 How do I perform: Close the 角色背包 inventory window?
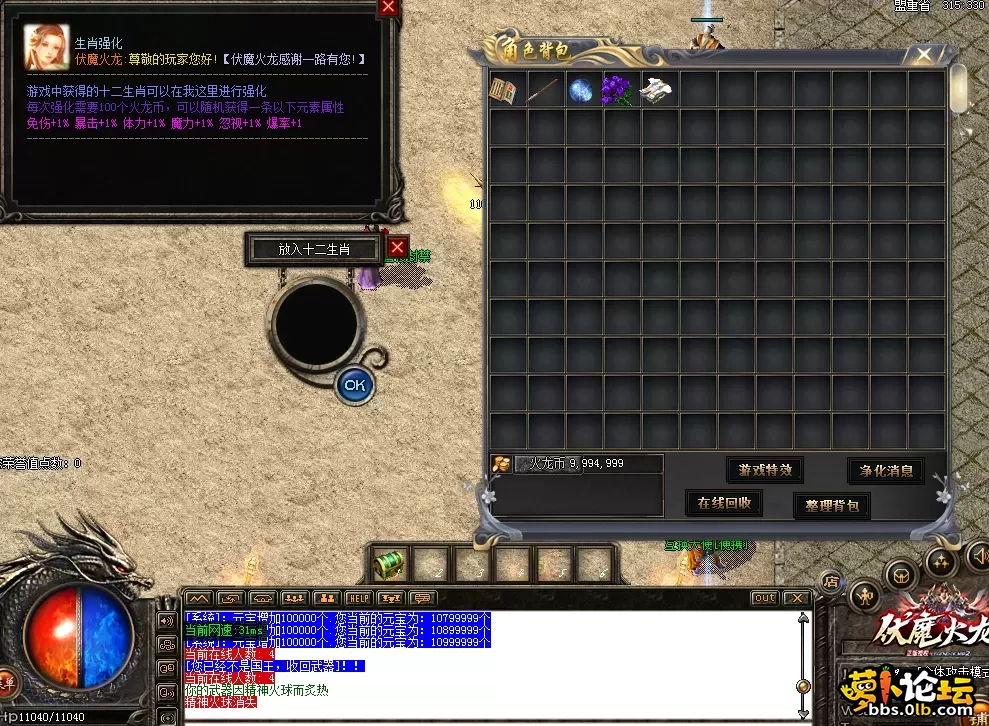click(x=923, y=54)
